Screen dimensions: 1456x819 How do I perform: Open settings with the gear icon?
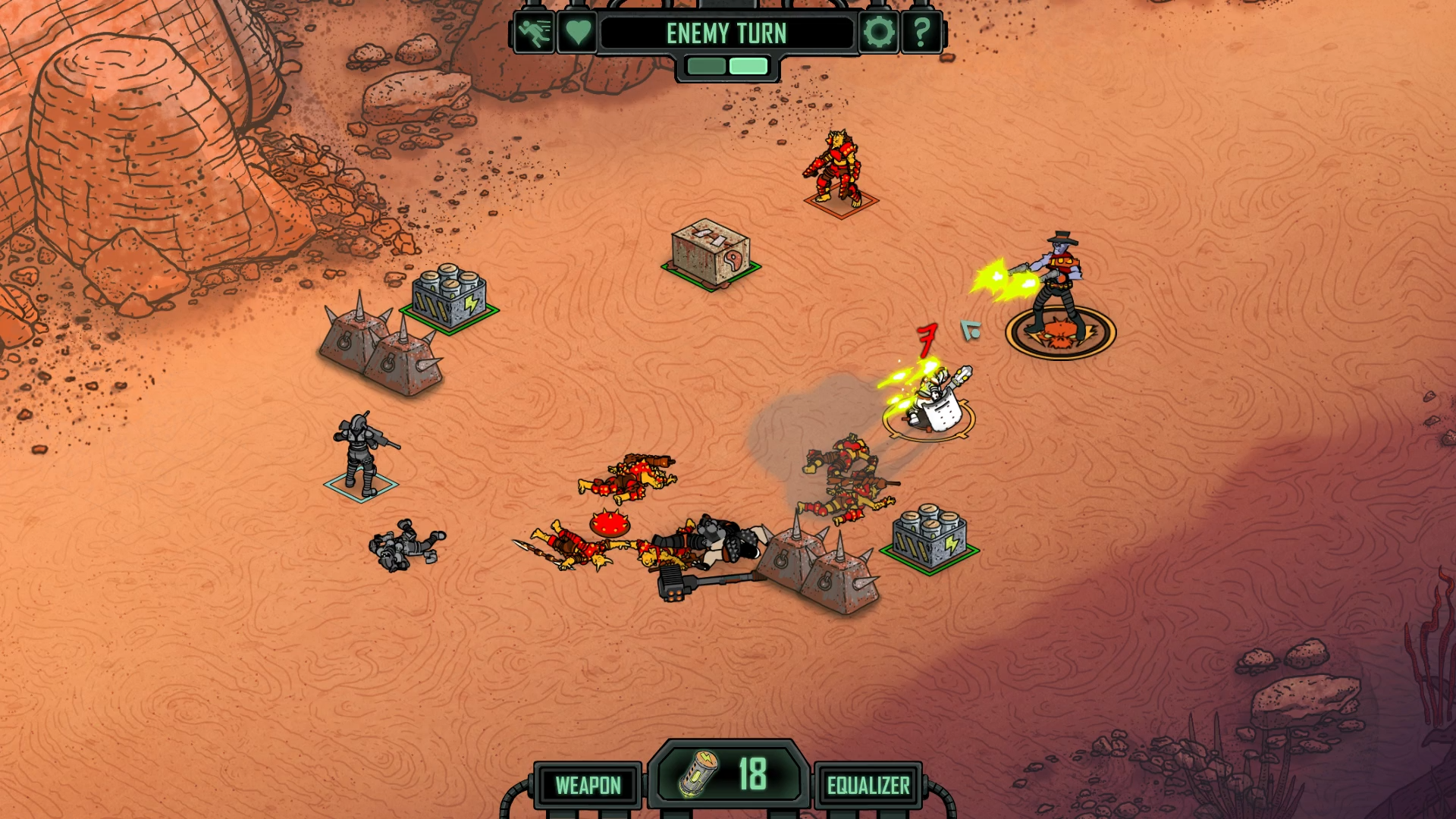(878, 33)
